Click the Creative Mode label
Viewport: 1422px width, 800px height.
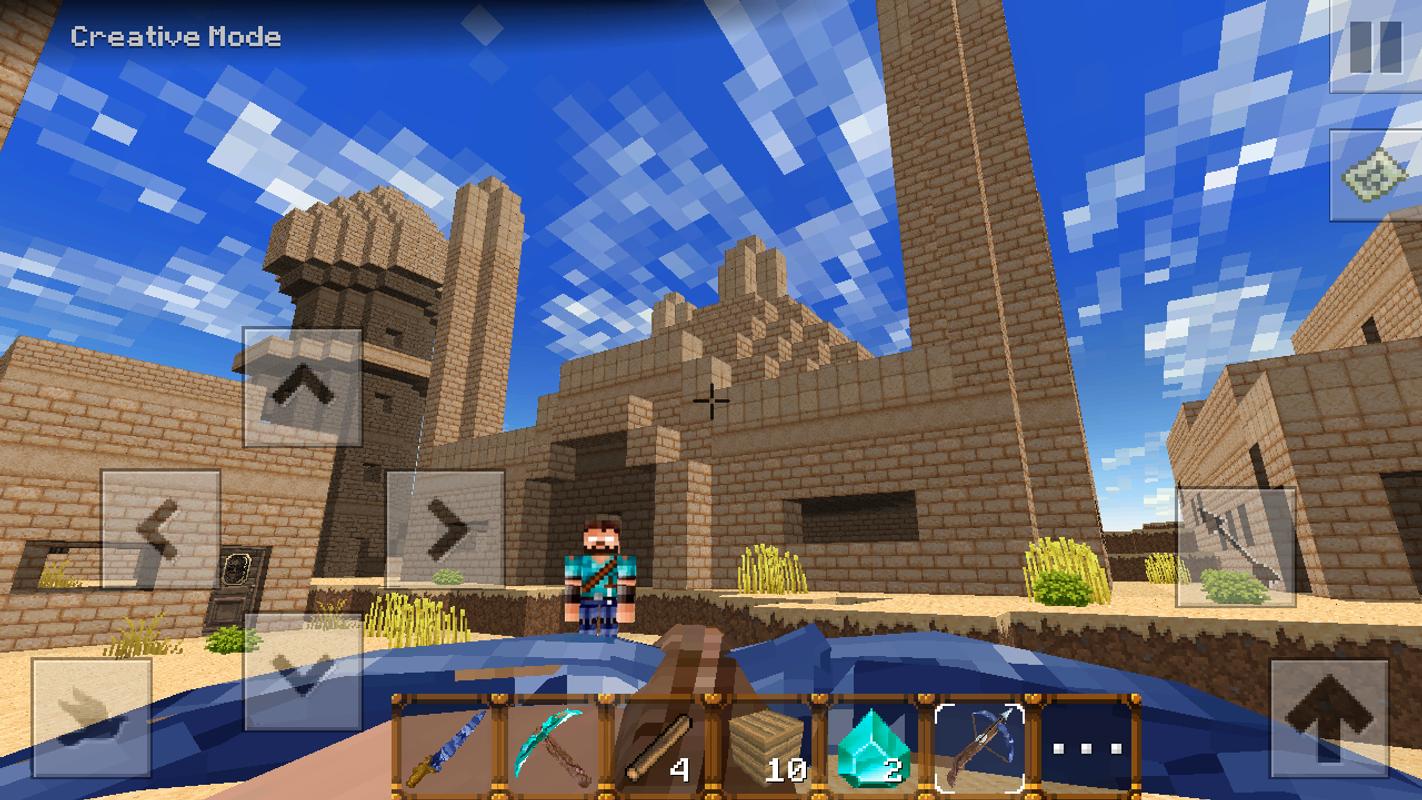point(174,36)
